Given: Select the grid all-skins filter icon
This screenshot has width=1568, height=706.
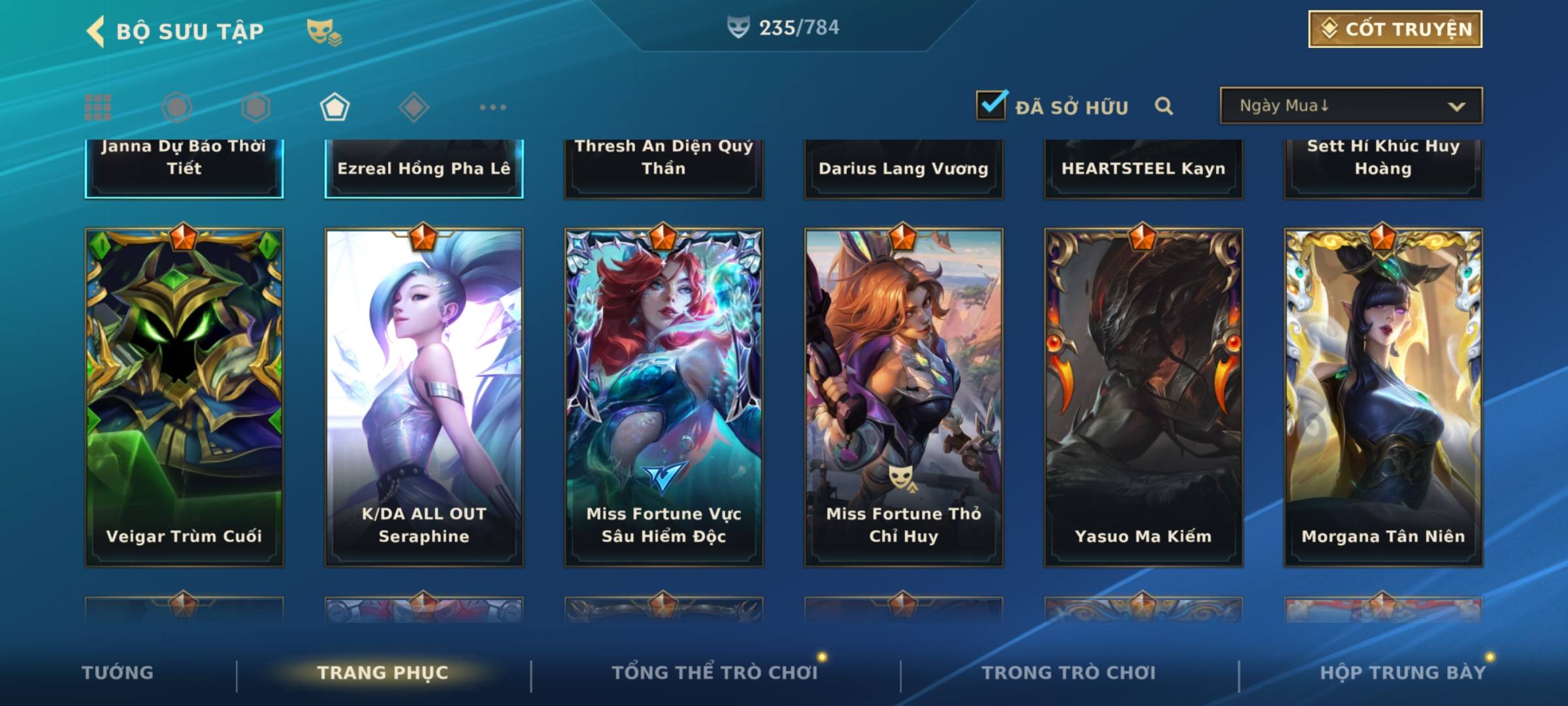Looking at the screenshot, I should pos(98,107).
